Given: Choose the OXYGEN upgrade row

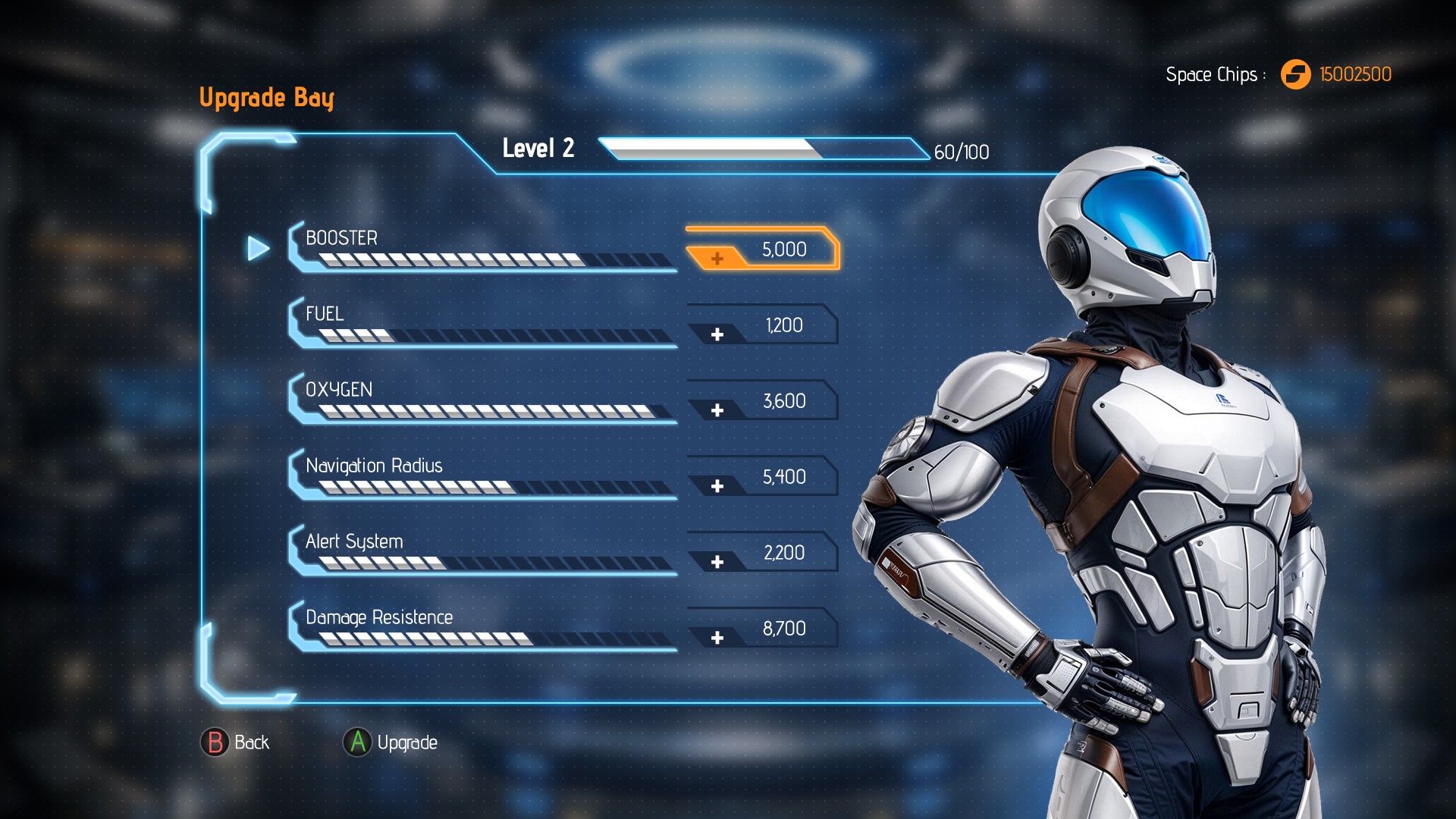Looking at the screenshot, I should (x=482, y=399).
